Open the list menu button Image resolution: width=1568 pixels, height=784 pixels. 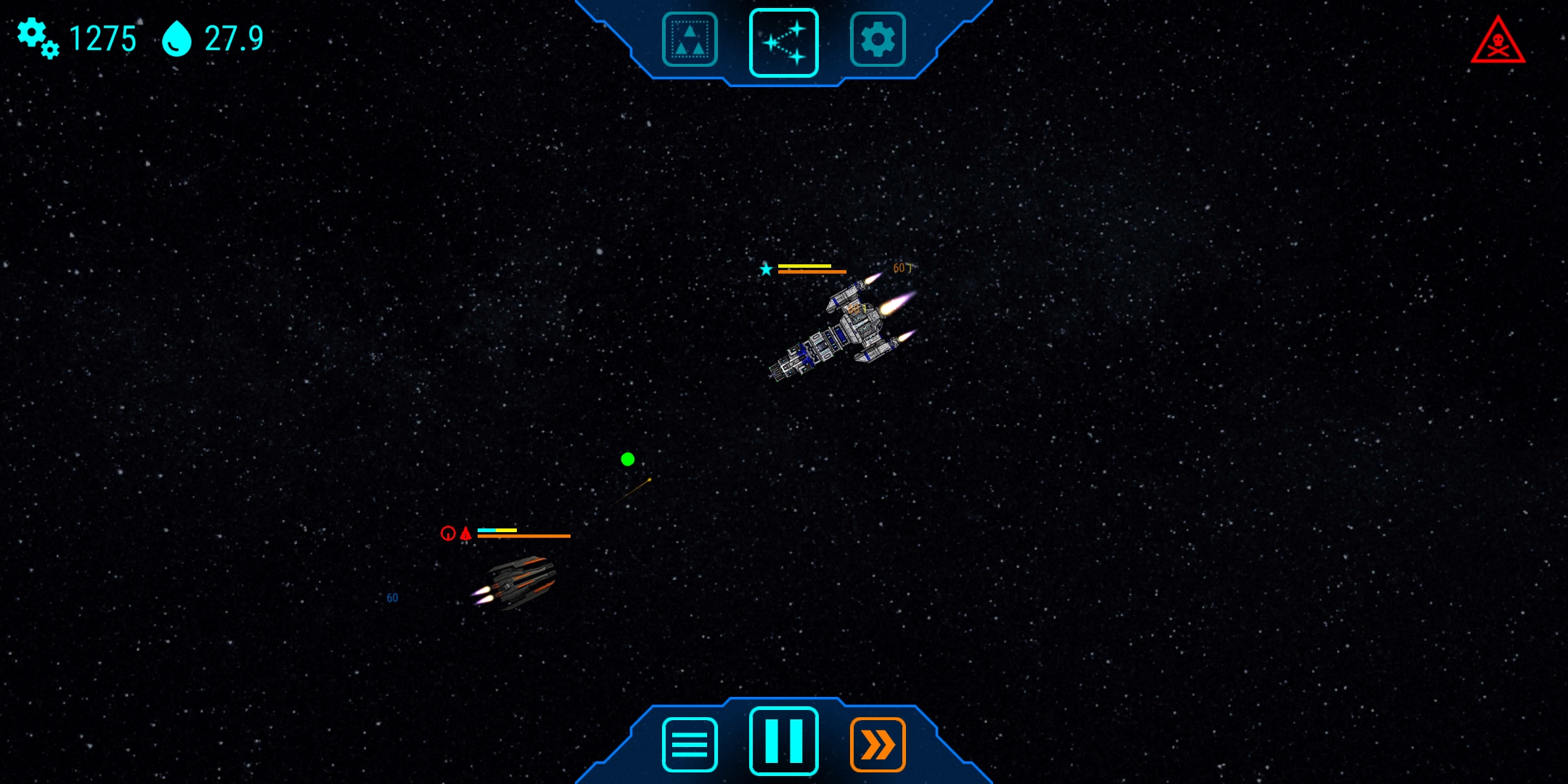(x=690, y=744)
